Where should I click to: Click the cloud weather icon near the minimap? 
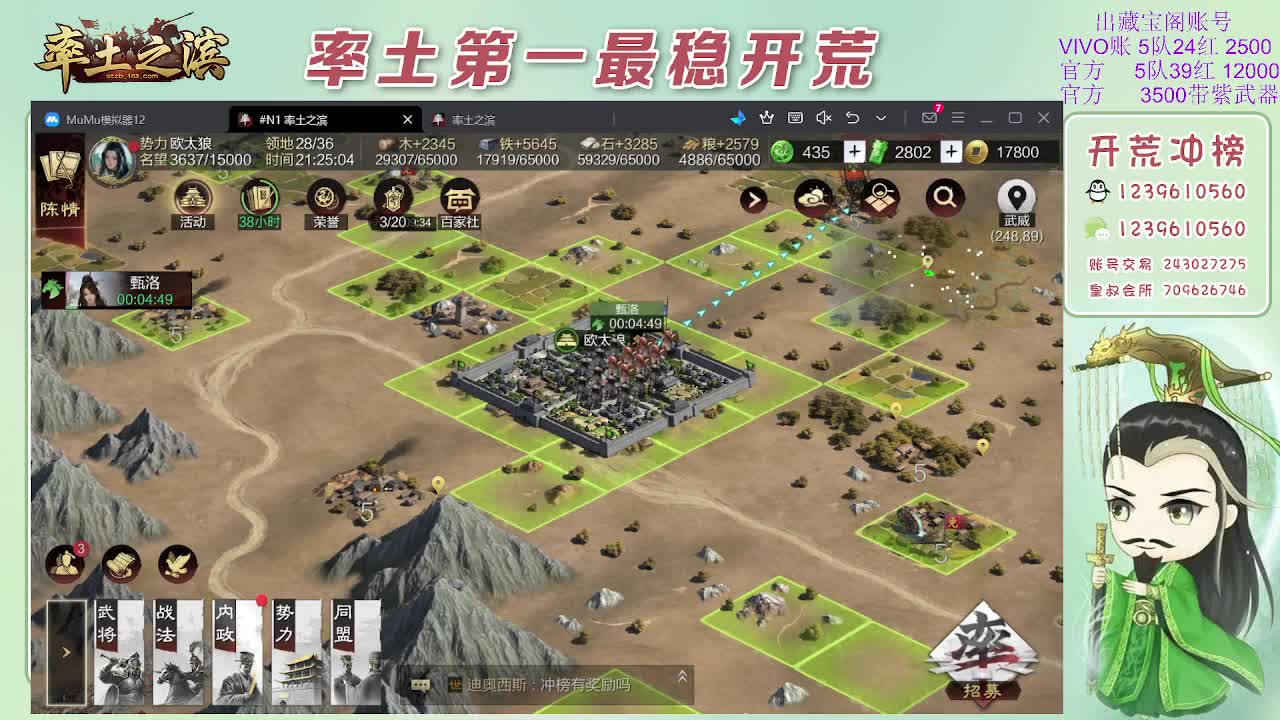tap(815, 199)
